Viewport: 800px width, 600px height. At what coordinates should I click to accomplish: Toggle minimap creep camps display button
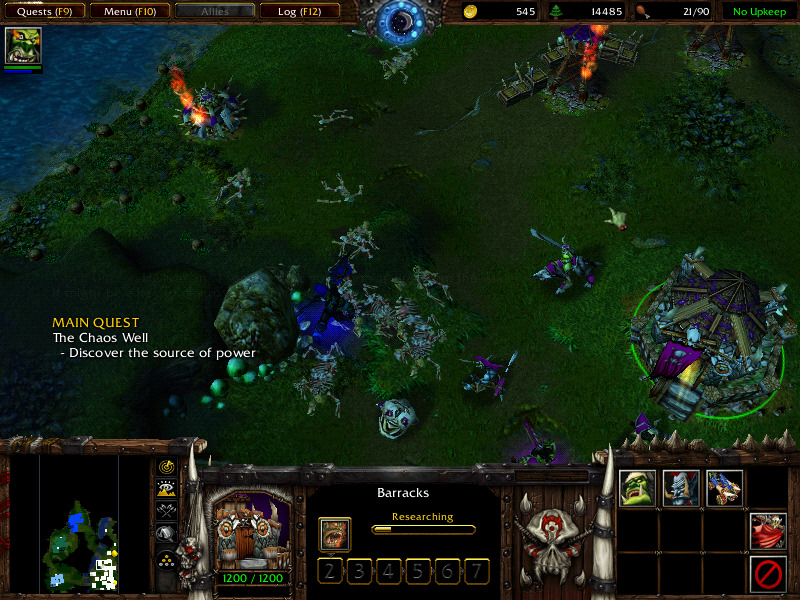166,535
